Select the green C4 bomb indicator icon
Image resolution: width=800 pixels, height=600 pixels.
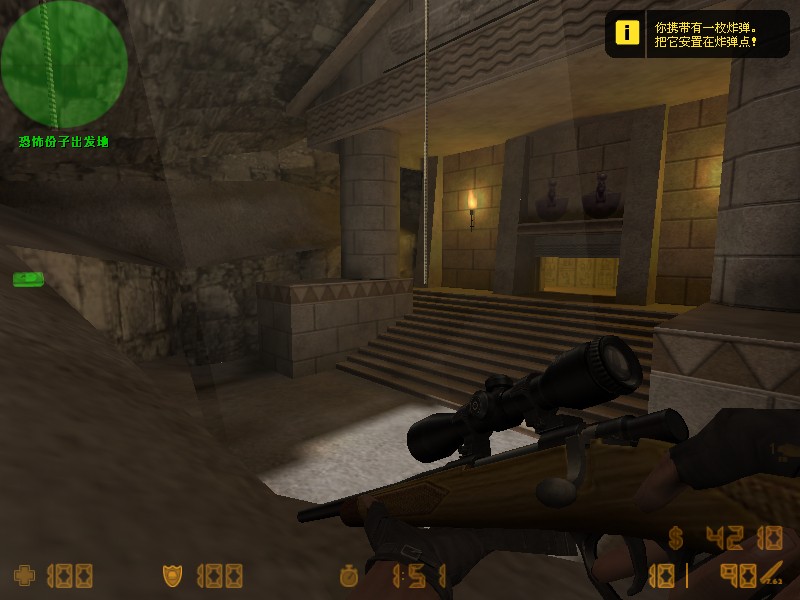tap(28, 279)
